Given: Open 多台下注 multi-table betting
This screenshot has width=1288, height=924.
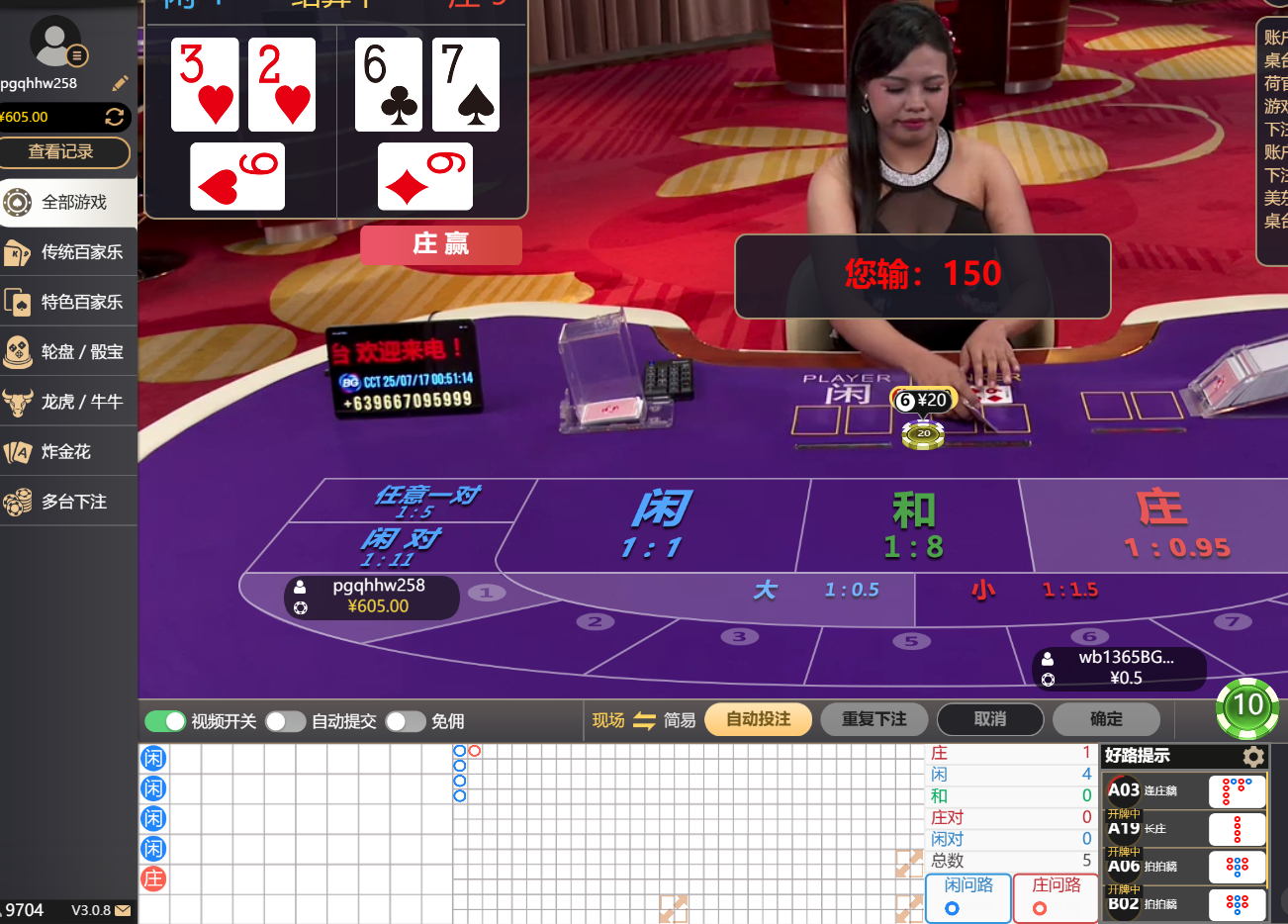Looking at the screenshot, I should coord(69,502).
